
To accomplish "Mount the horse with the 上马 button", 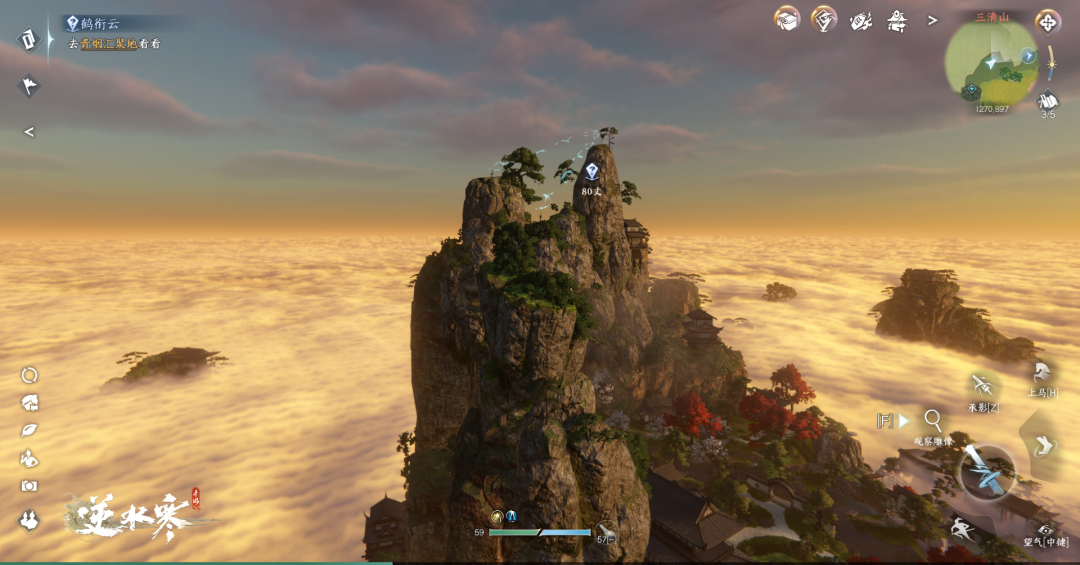I will click(x=1042, y=374).
